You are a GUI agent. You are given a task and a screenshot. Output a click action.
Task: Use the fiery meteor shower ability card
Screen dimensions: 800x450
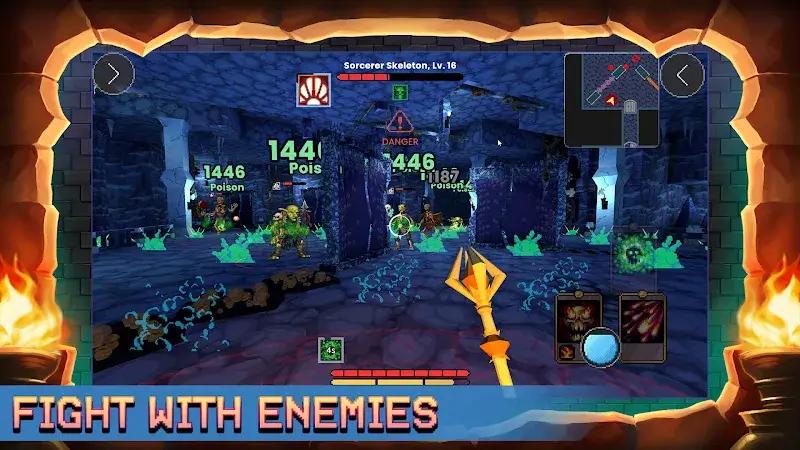(642, 322)
